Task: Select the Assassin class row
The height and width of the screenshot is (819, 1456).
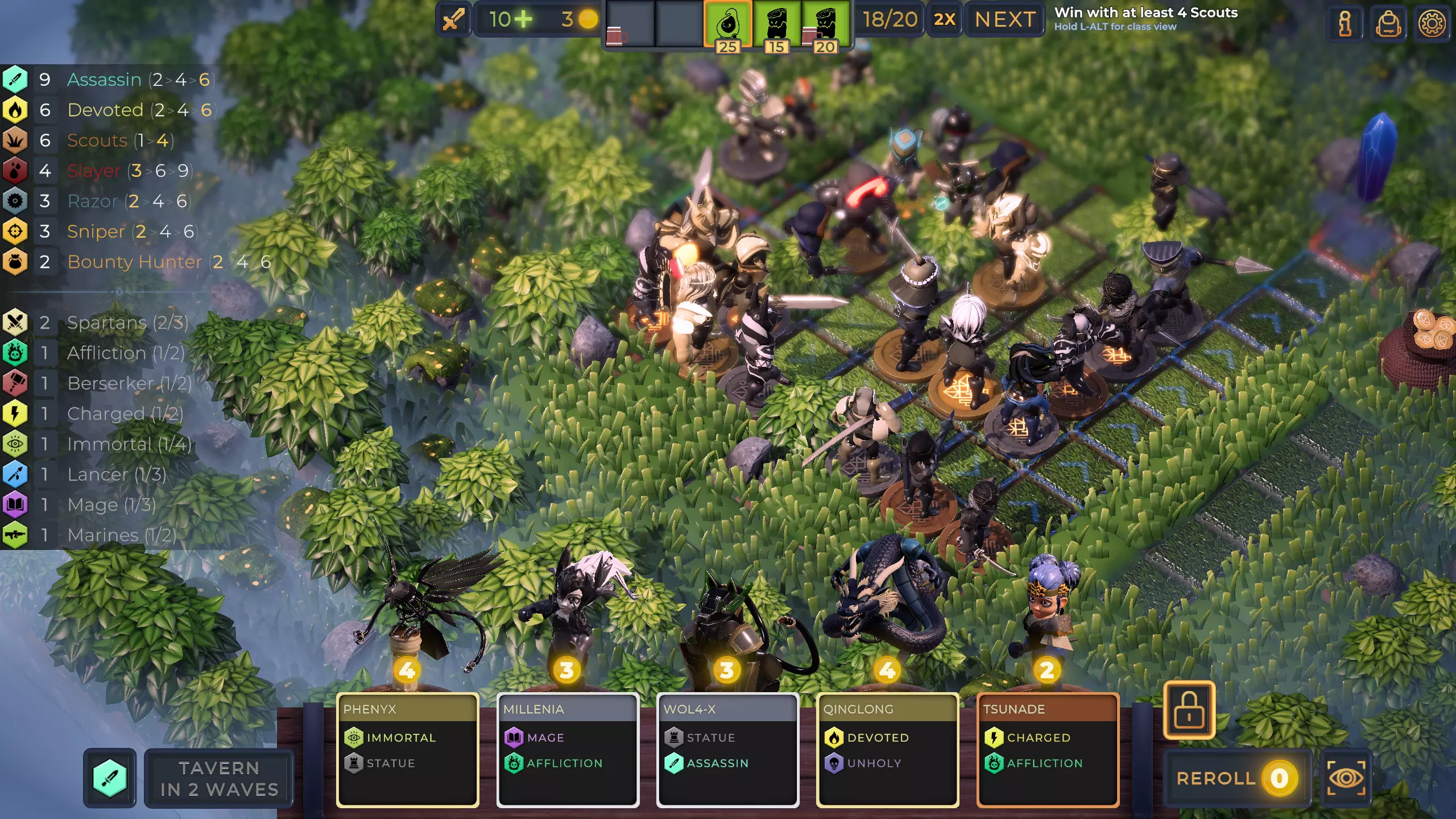Action: click(104, 80)
